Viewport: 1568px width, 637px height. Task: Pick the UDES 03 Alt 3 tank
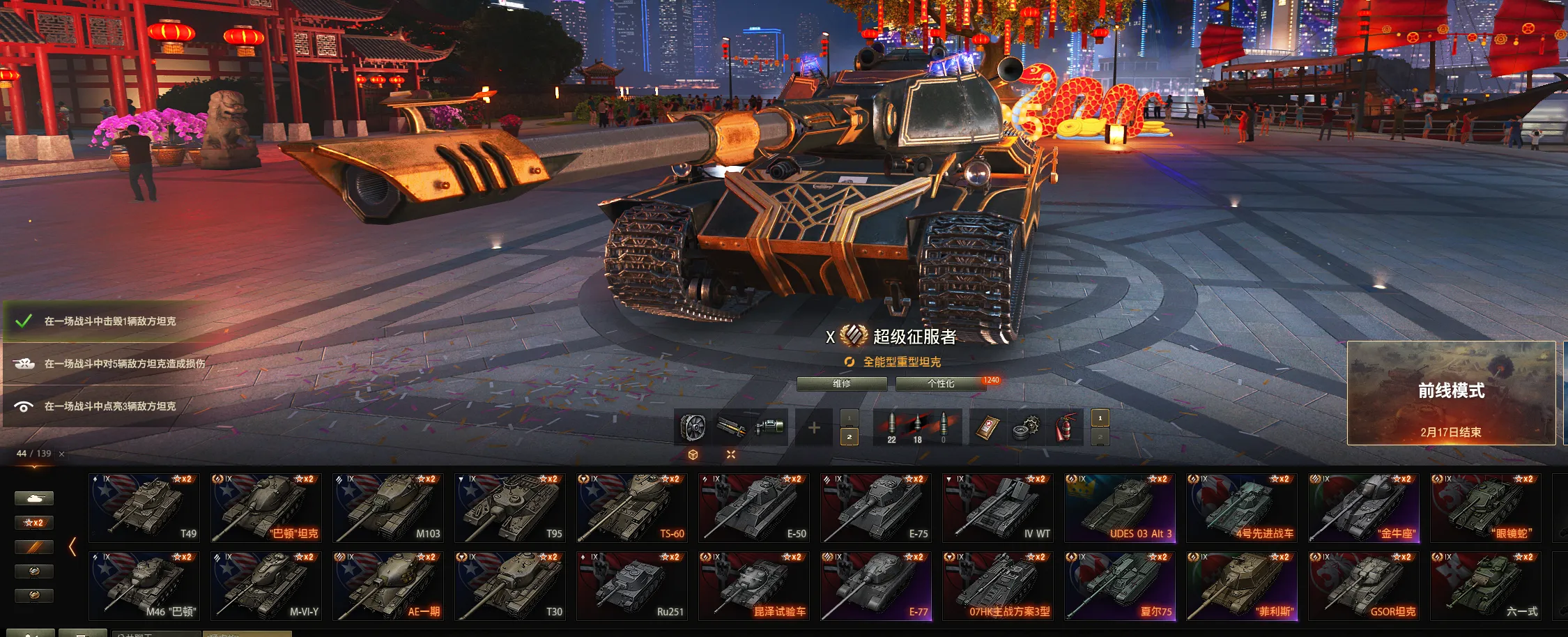1120,507
